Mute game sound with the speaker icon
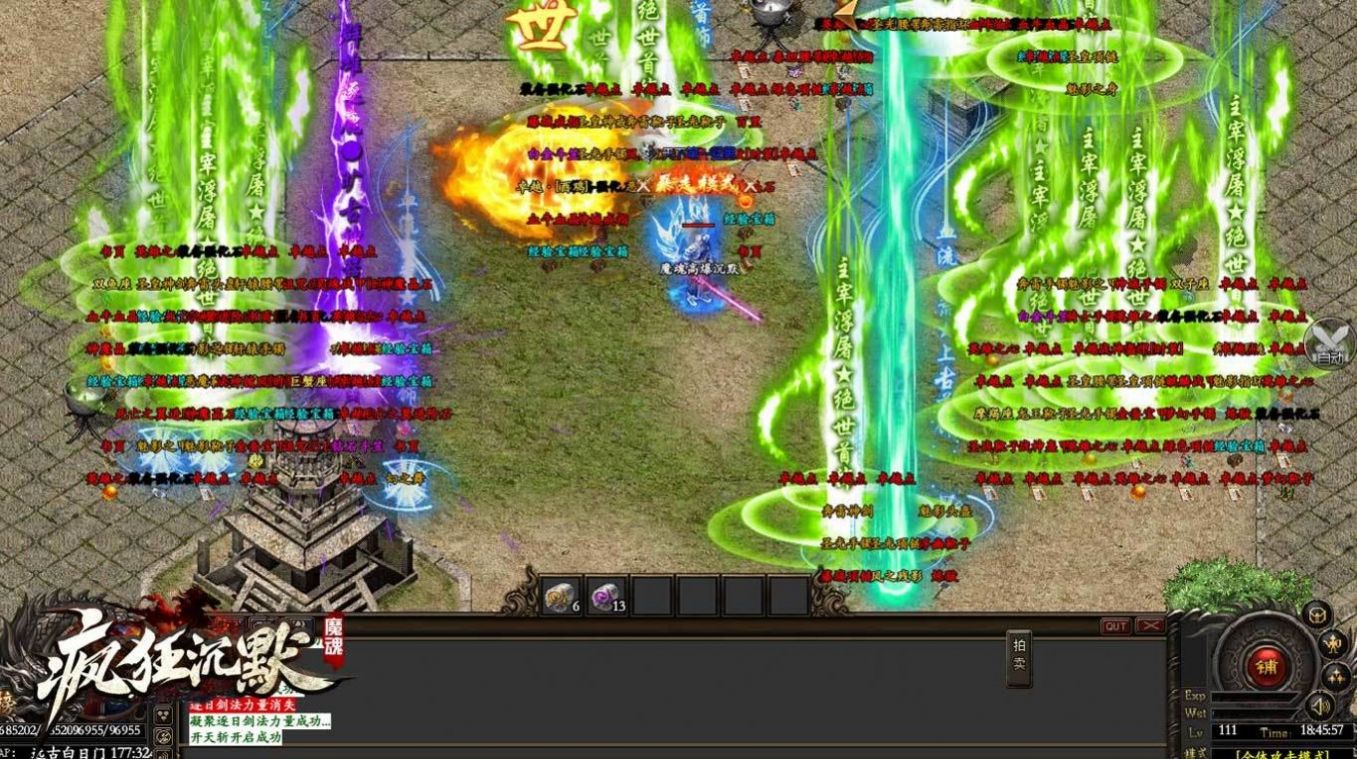 tap(1318, 703)
